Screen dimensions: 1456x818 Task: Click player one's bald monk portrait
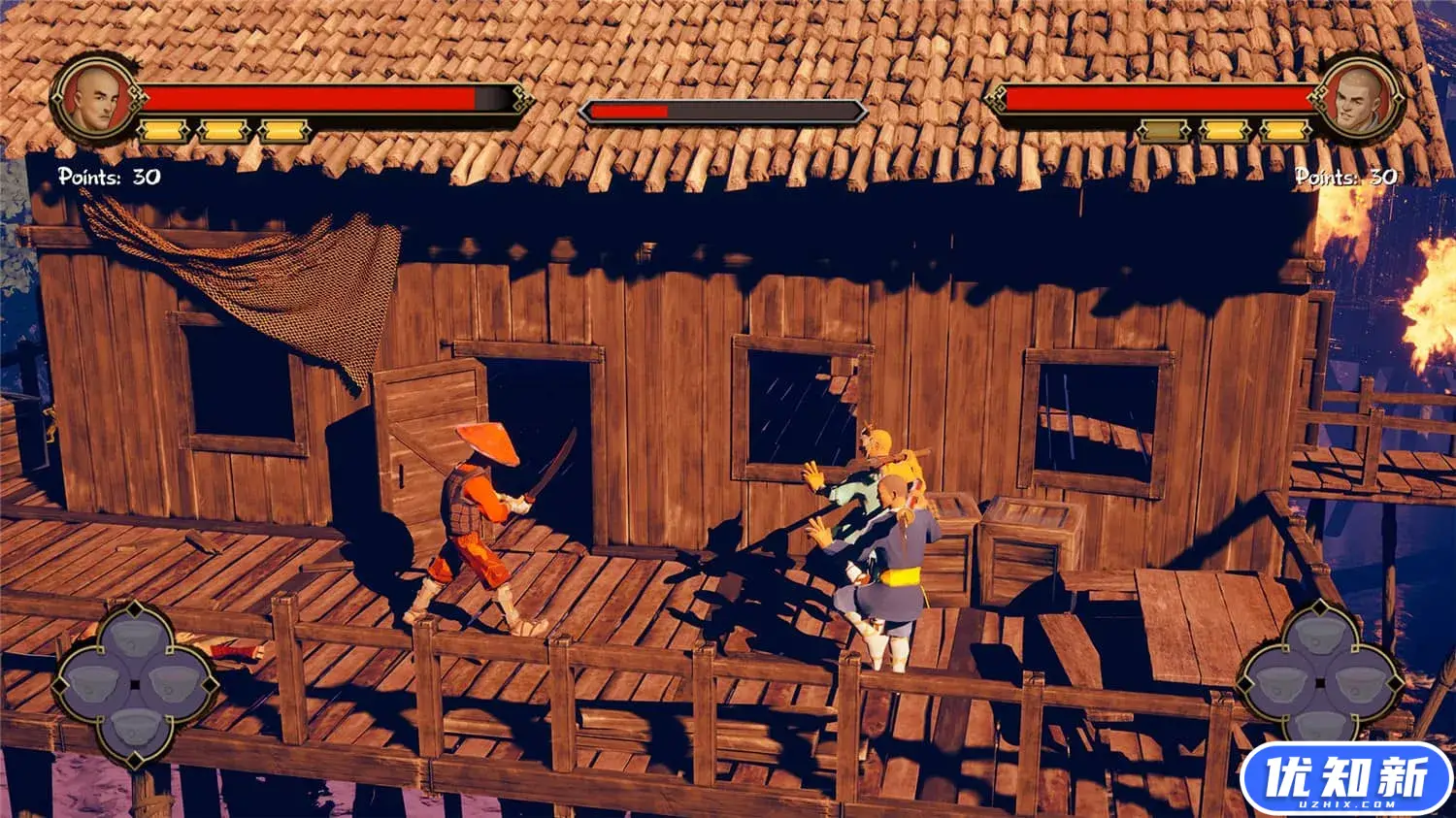pos(95,98)
